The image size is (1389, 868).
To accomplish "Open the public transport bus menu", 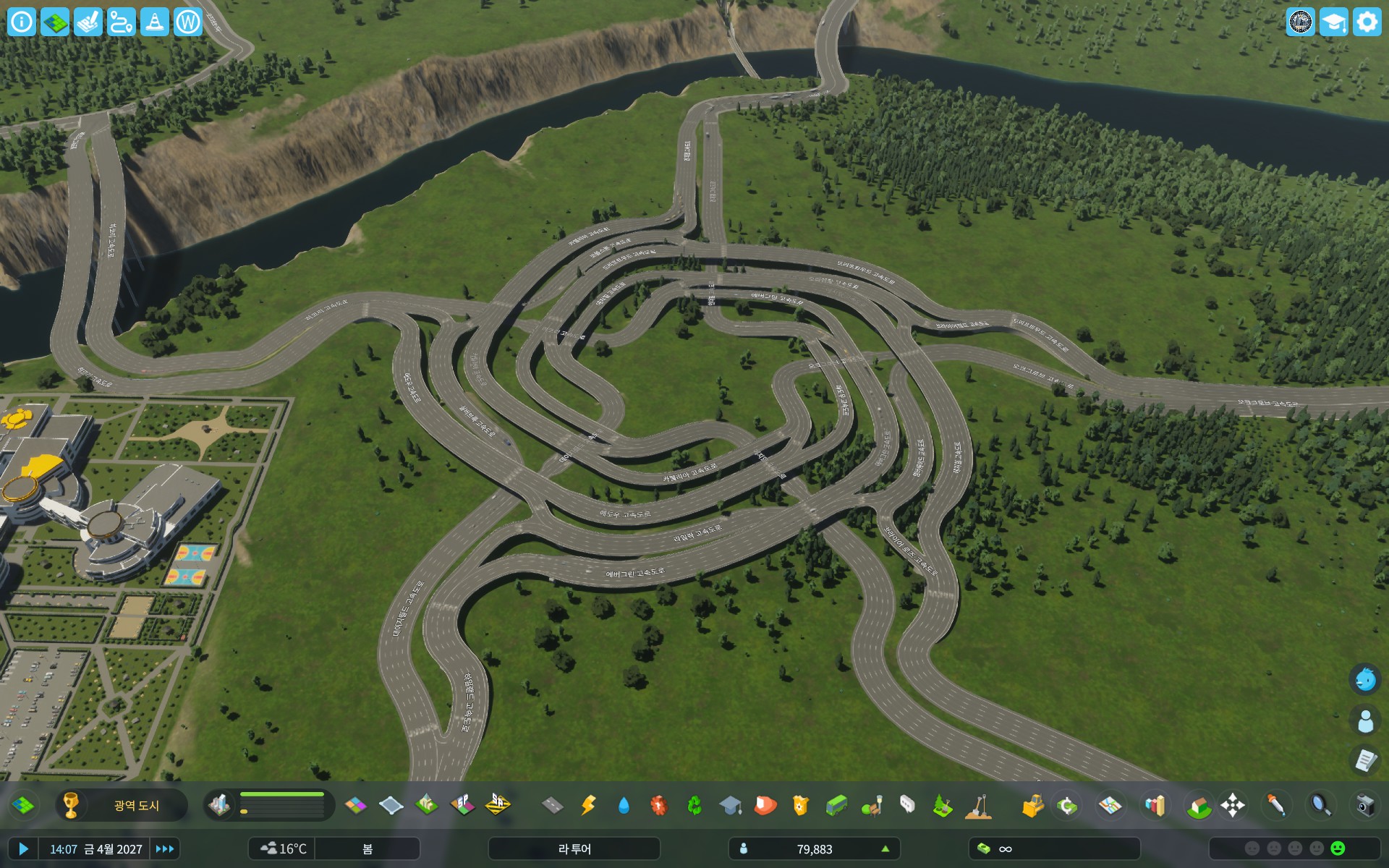I will [836, 805].
